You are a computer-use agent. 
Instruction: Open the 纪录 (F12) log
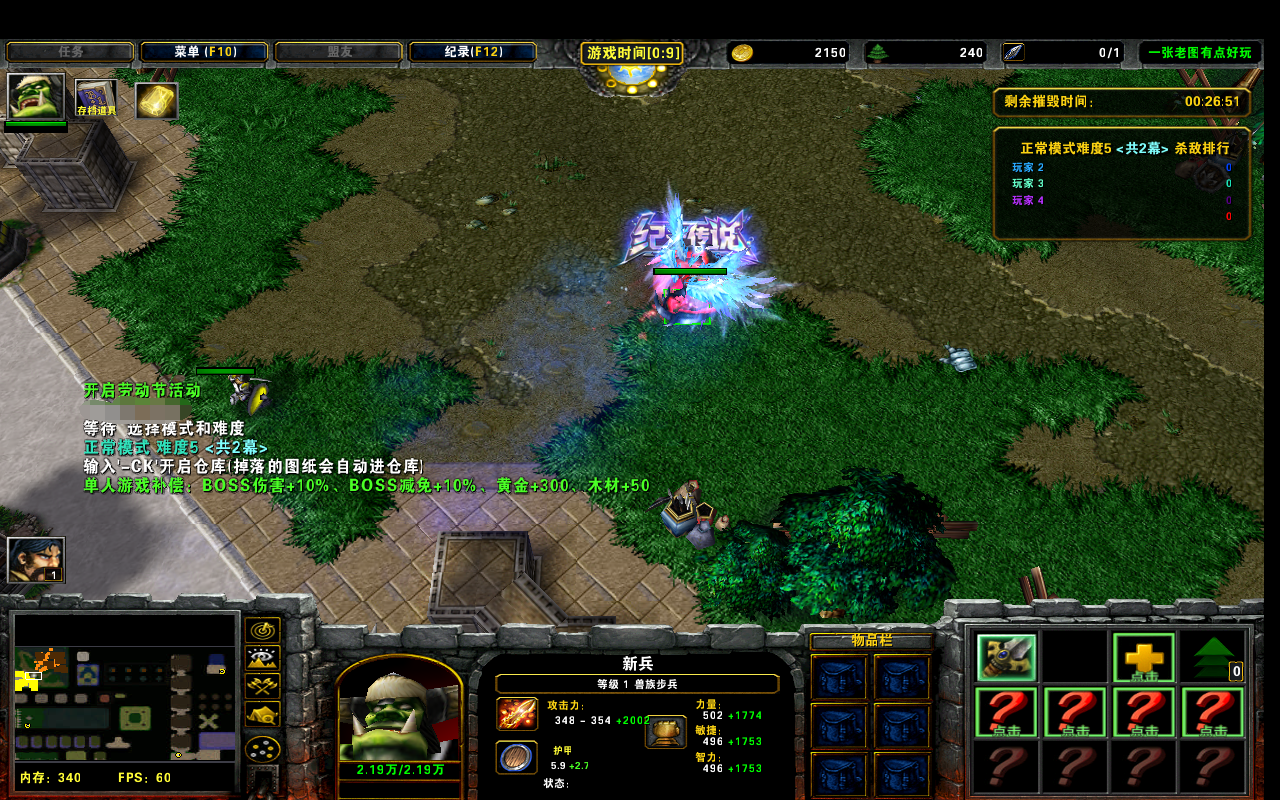[473, 52]
